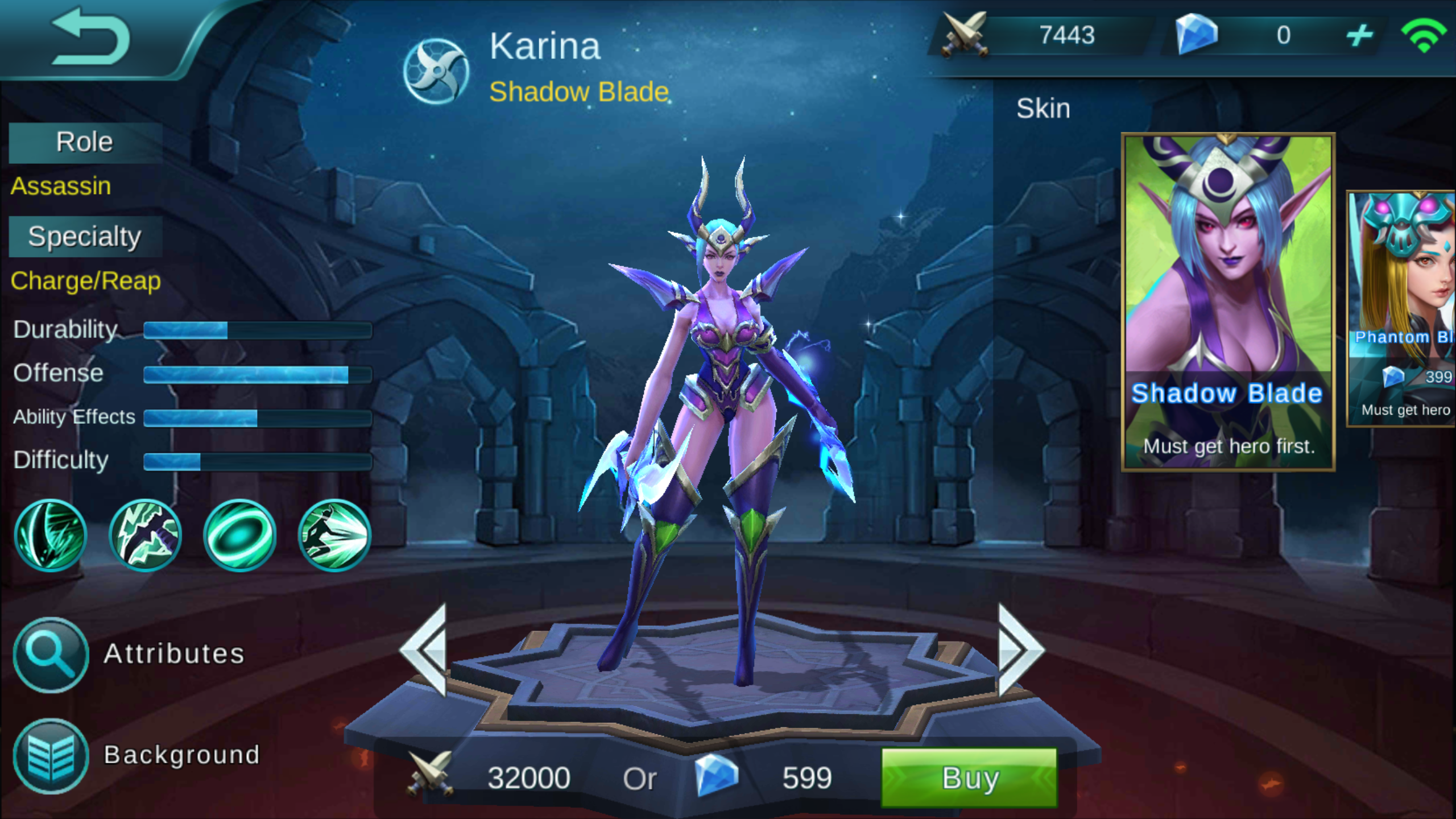Open Attributes via the magnifier icon

(x=50, y=655)
